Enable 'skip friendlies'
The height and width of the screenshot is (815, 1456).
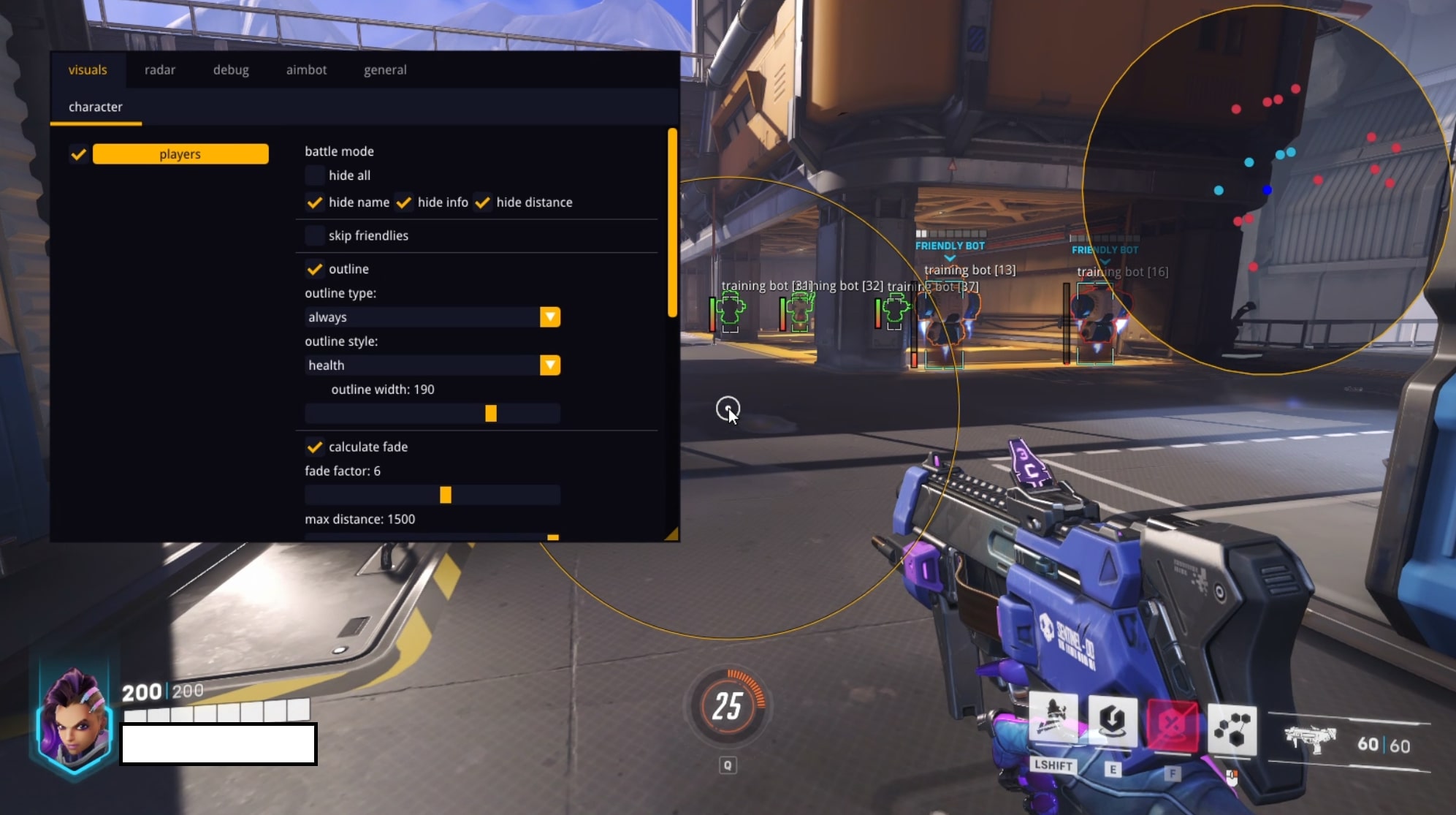(x=314, y=235)
